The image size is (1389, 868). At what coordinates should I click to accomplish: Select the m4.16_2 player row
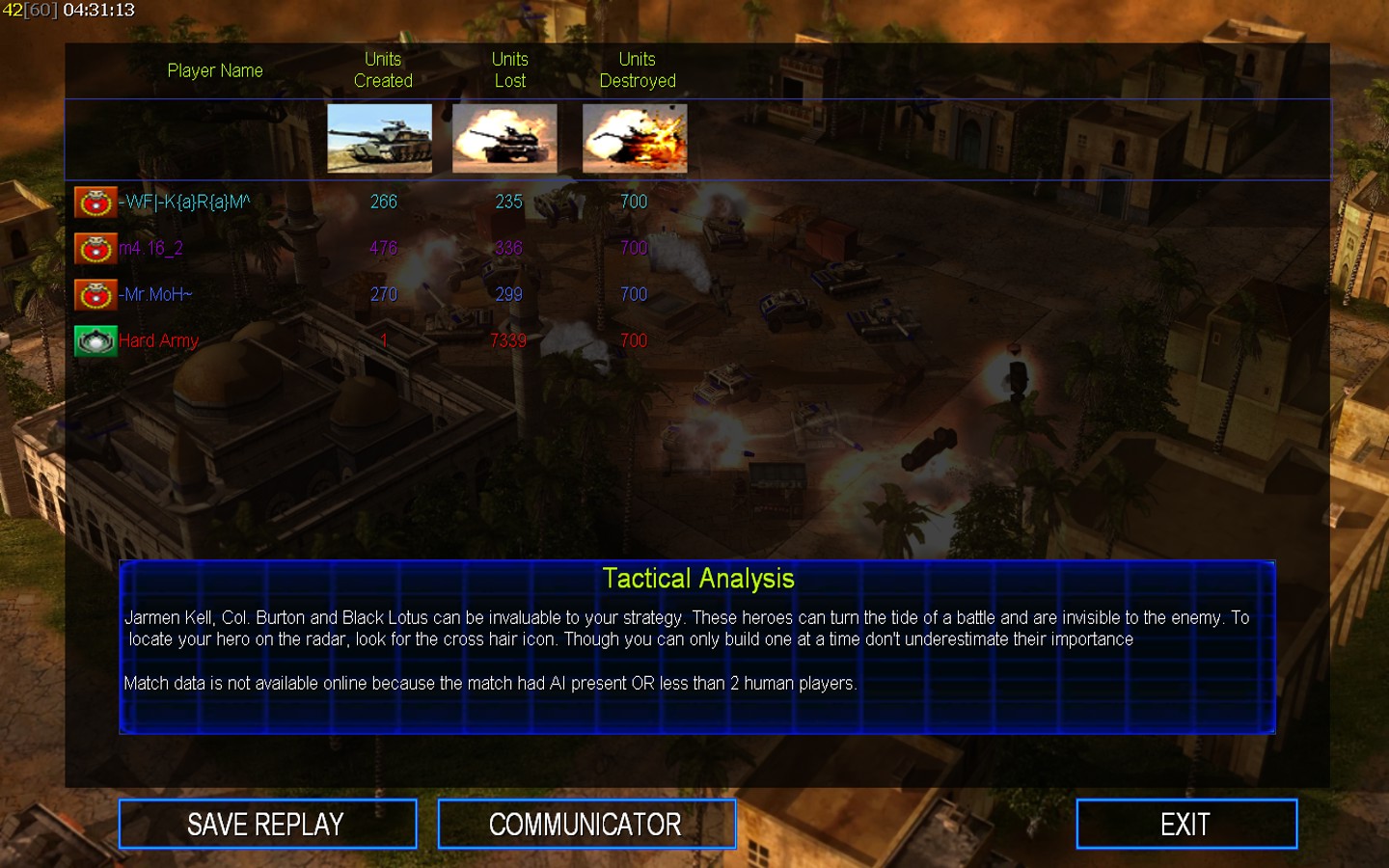[x=150, y=248]
